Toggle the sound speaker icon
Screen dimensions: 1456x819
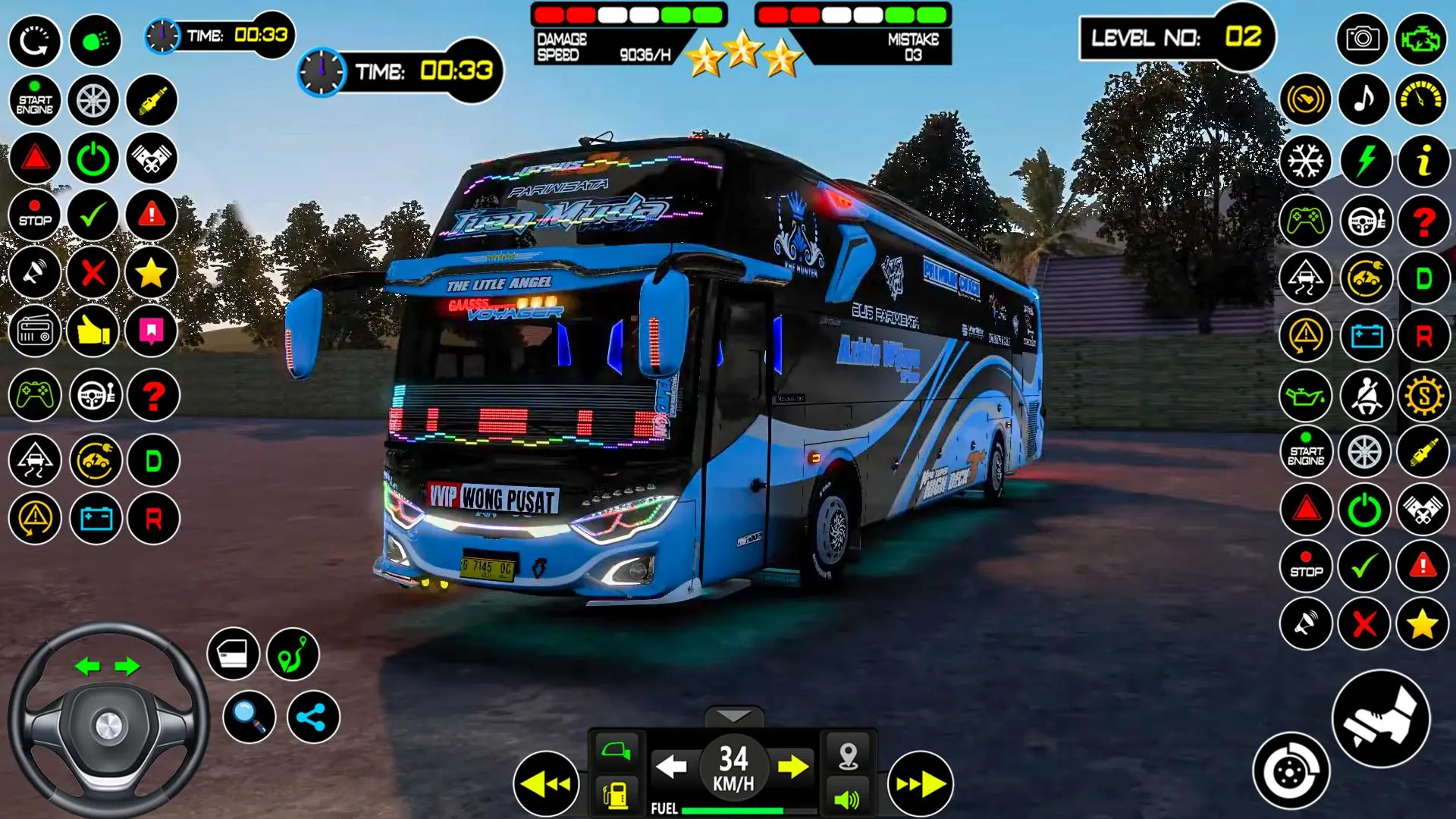(x=847, y=799)
